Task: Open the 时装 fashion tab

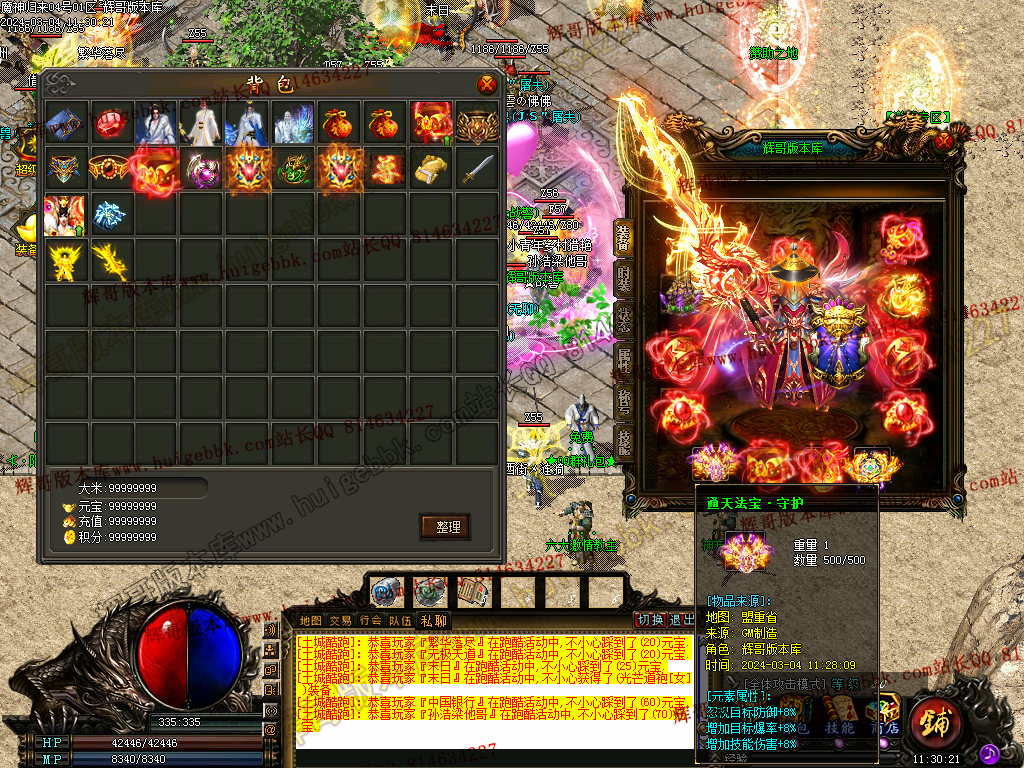Action: (622, 278)
